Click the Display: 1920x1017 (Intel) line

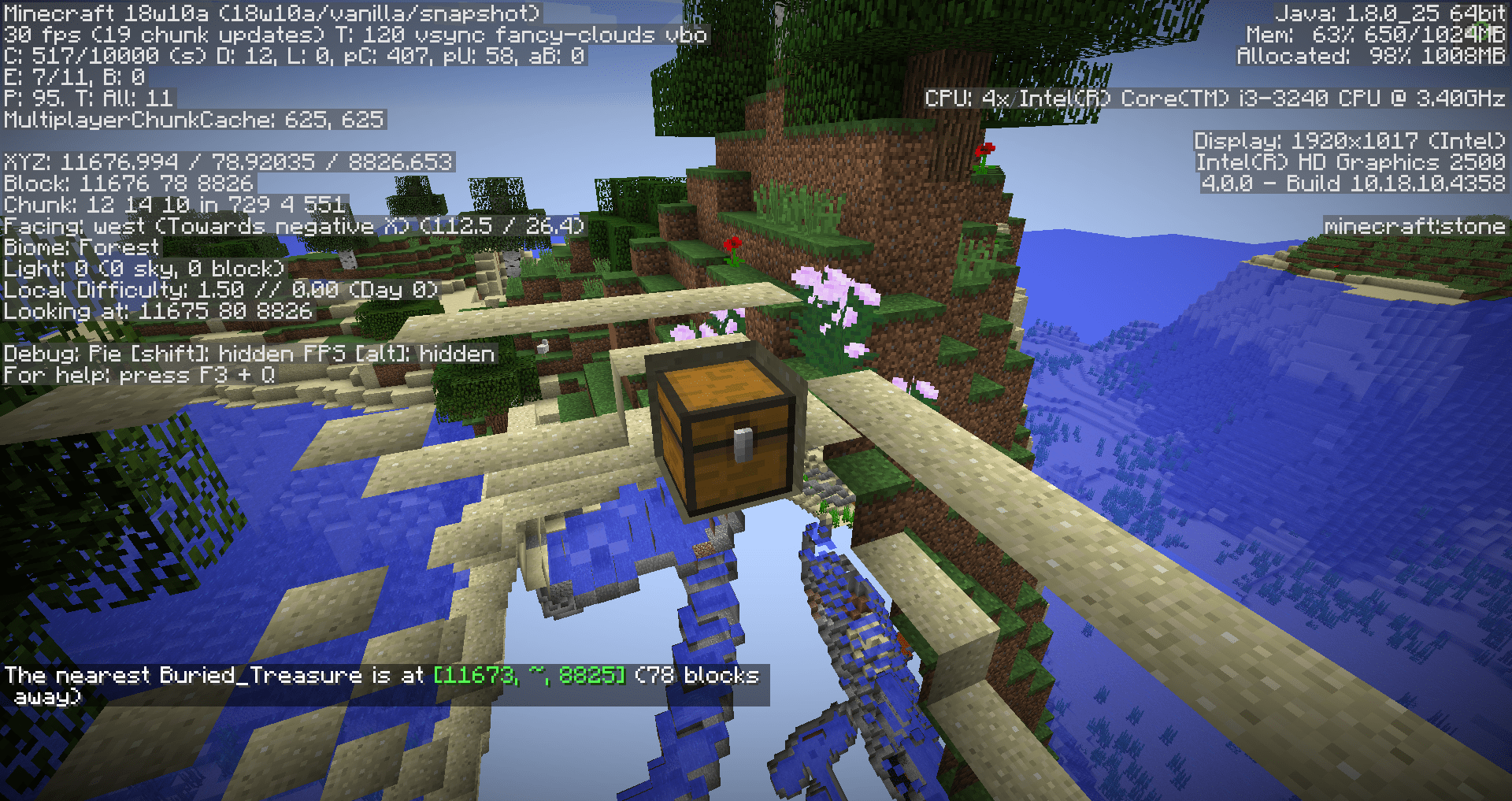[x=1347, y=142]
